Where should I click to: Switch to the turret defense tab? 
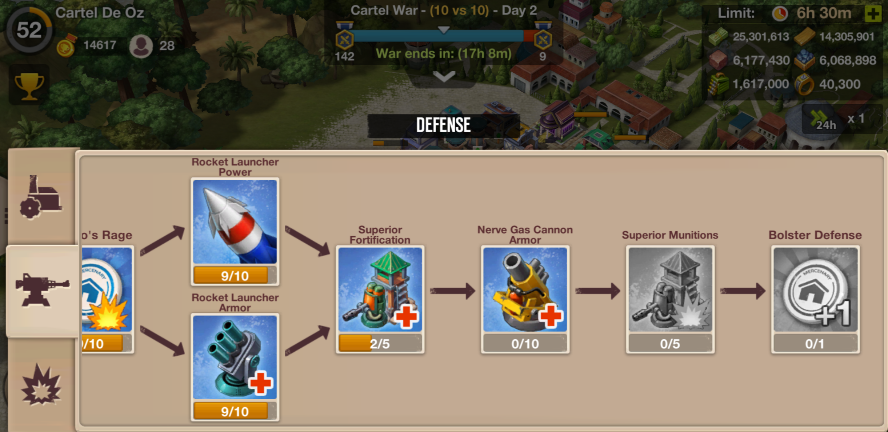pos(42,291)
